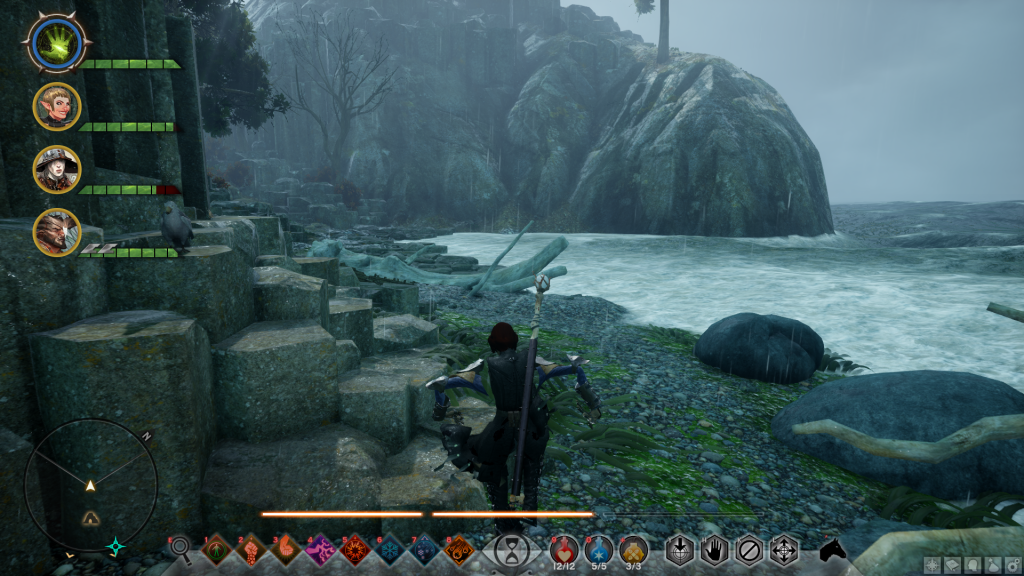Activate the magnifying glass search icon
1024x576 pixels.
[x=181, y=547]
